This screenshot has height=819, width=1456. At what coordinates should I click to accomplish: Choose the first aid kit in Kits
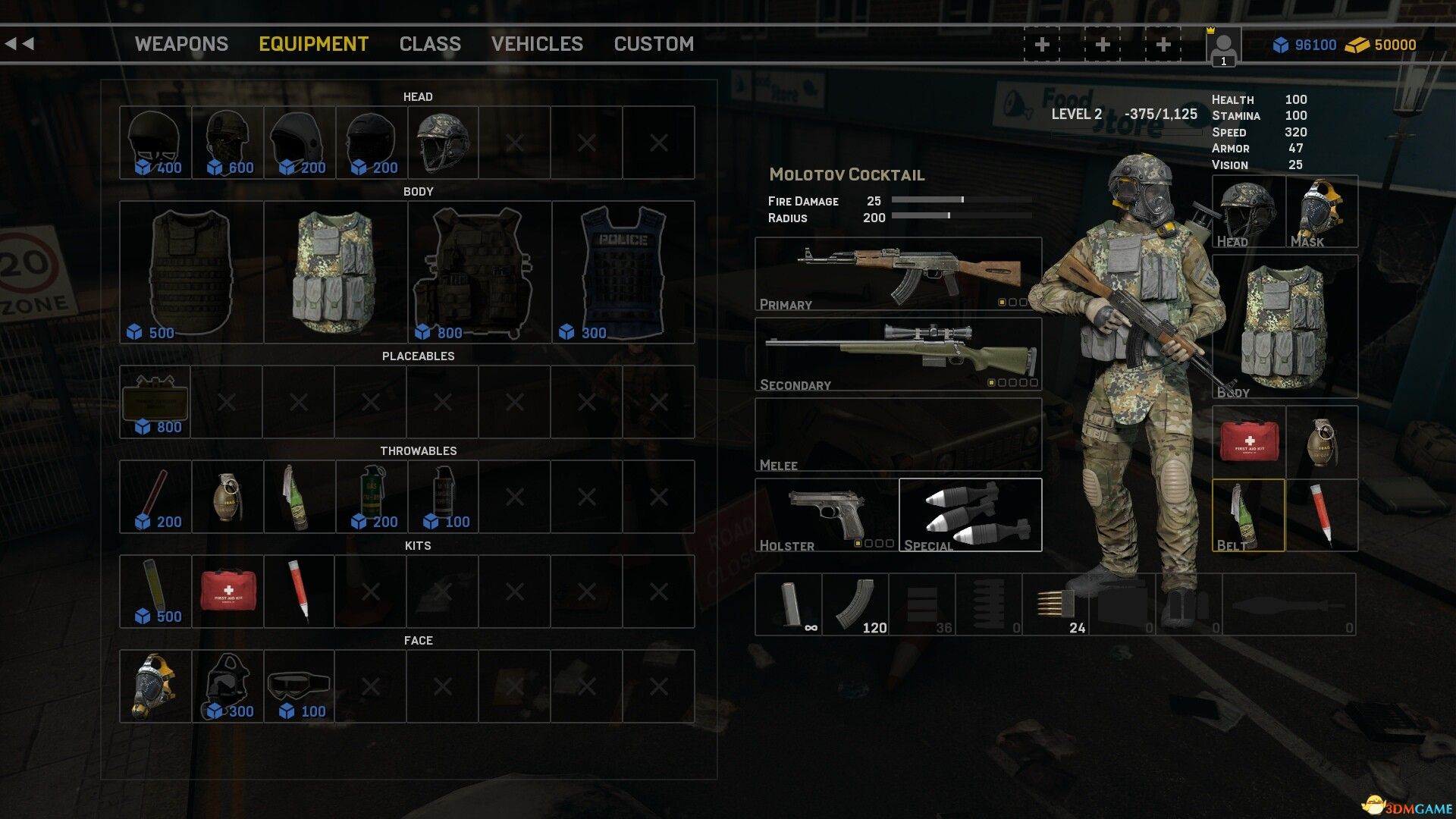(x=227, y=591)
